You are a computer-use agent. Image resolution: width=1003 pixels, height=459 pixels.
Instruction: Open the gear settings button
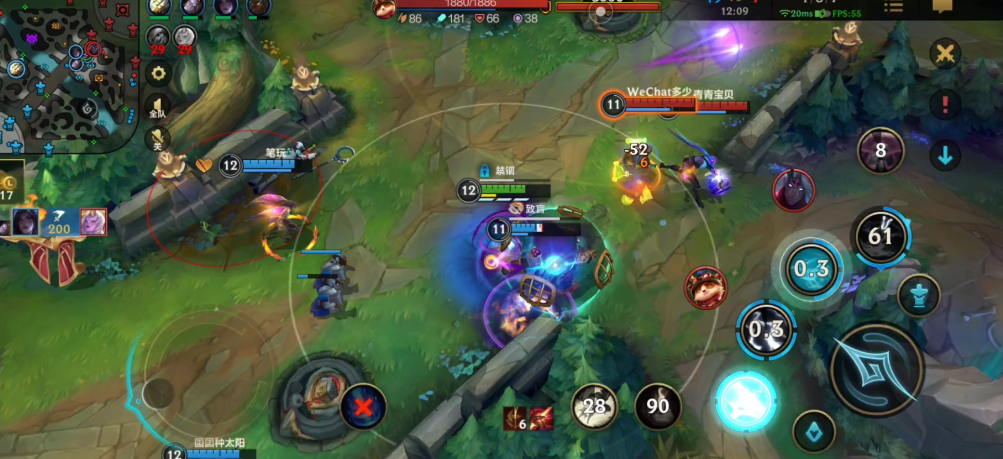click(x=157, y=73)
